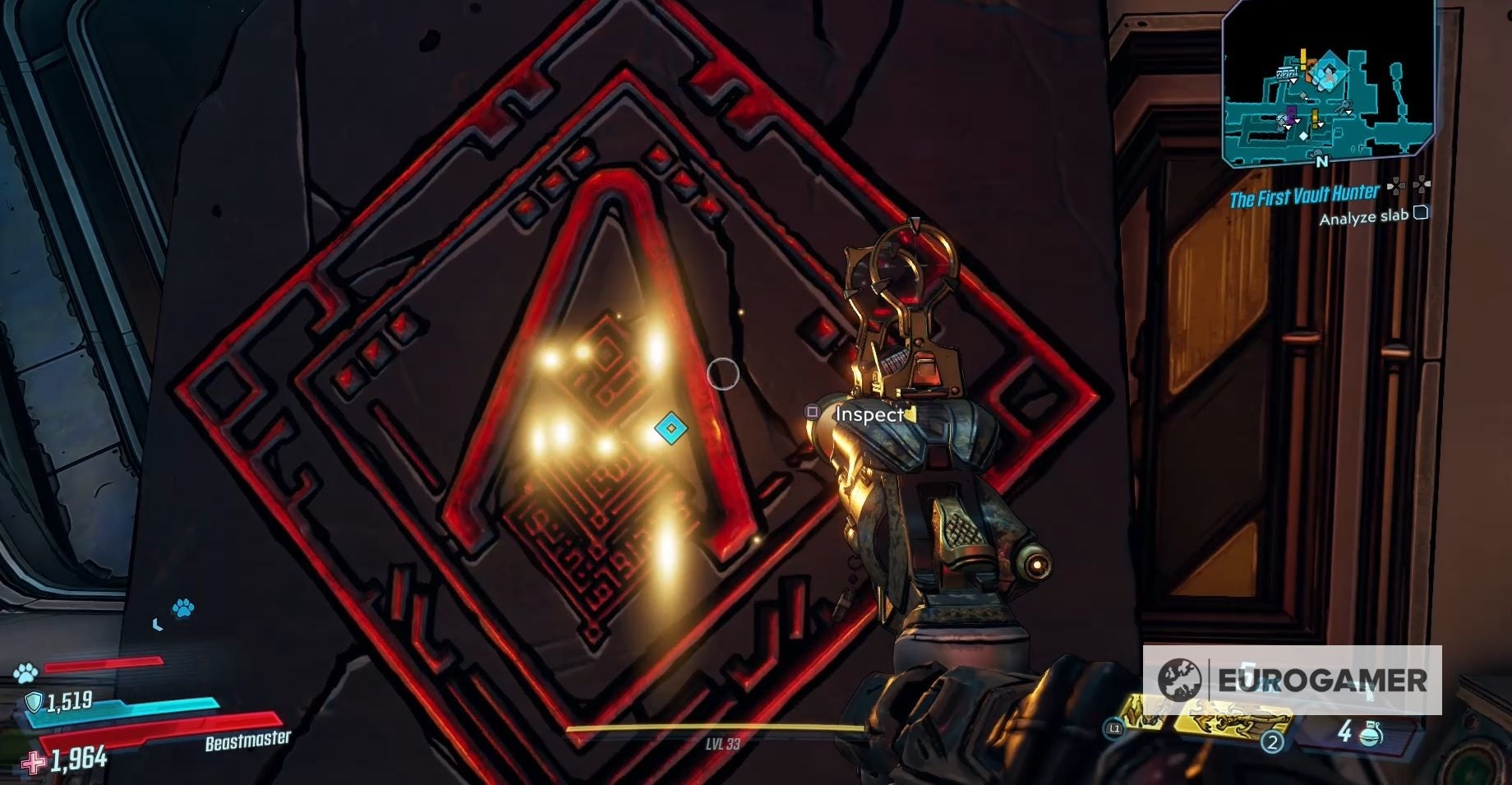Select the key icon on the minimap
The width and height of the screenshot is (1512, 785).
[x=1343, y=106]
